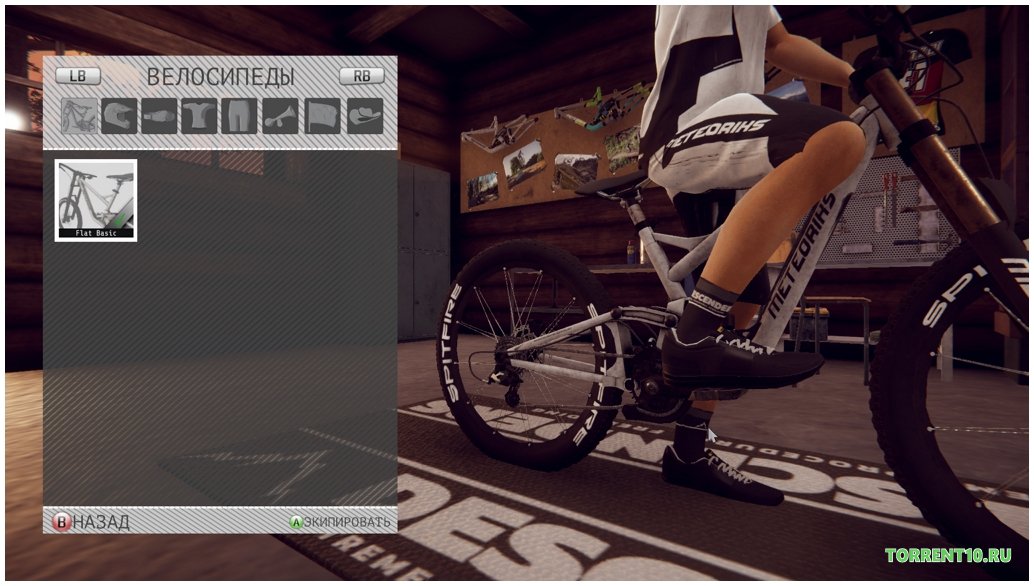The height and width of the screenshot is (586, 1034).
Task: Open the shorts category tab
Action: 242,116
